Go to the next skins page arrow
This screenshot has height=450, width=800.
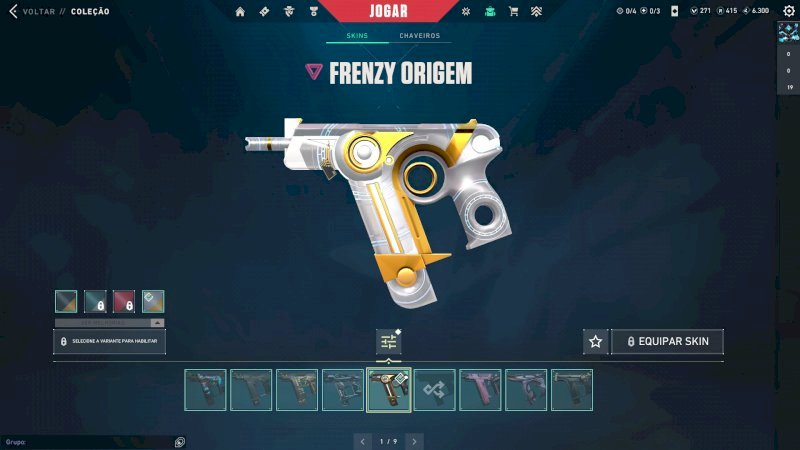tap(414, 441)
